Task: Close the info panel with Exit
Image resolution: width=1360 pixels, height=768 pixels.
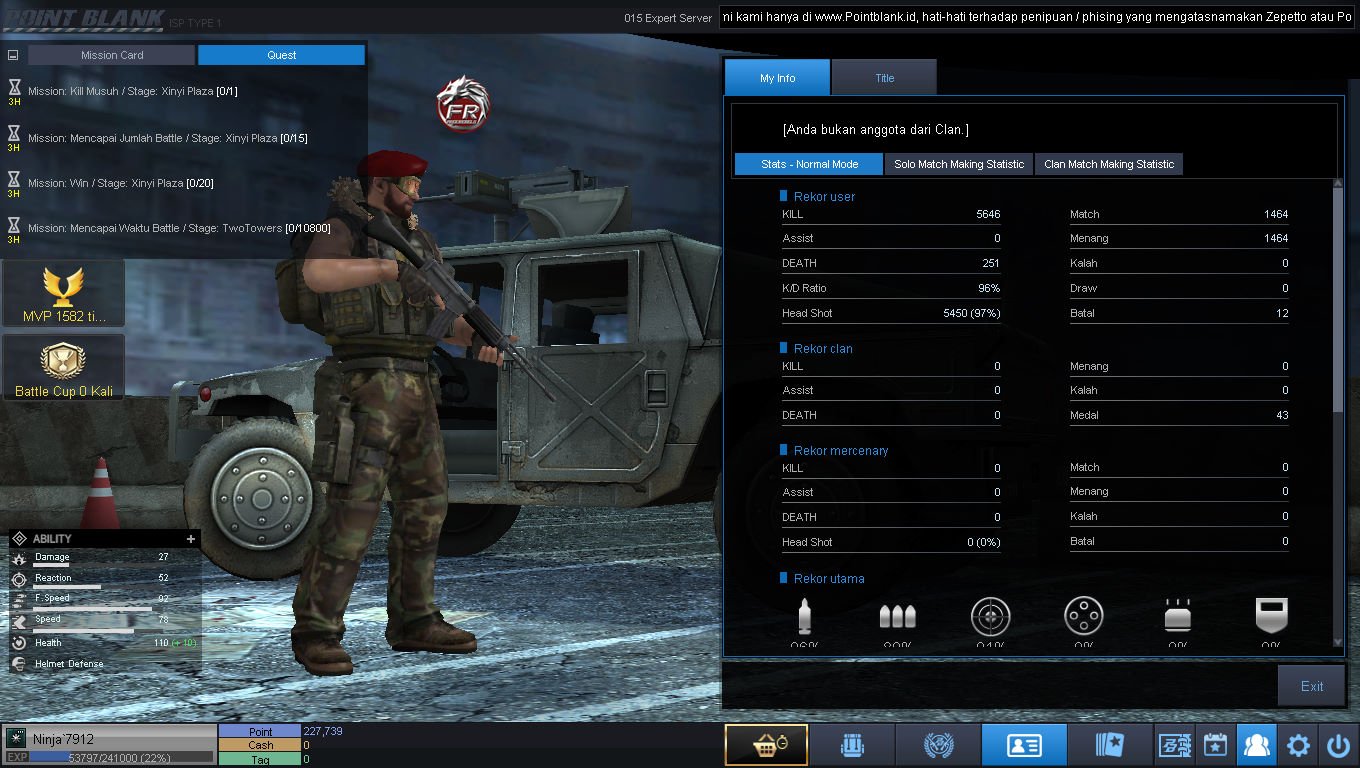Action: (1311, 686)
